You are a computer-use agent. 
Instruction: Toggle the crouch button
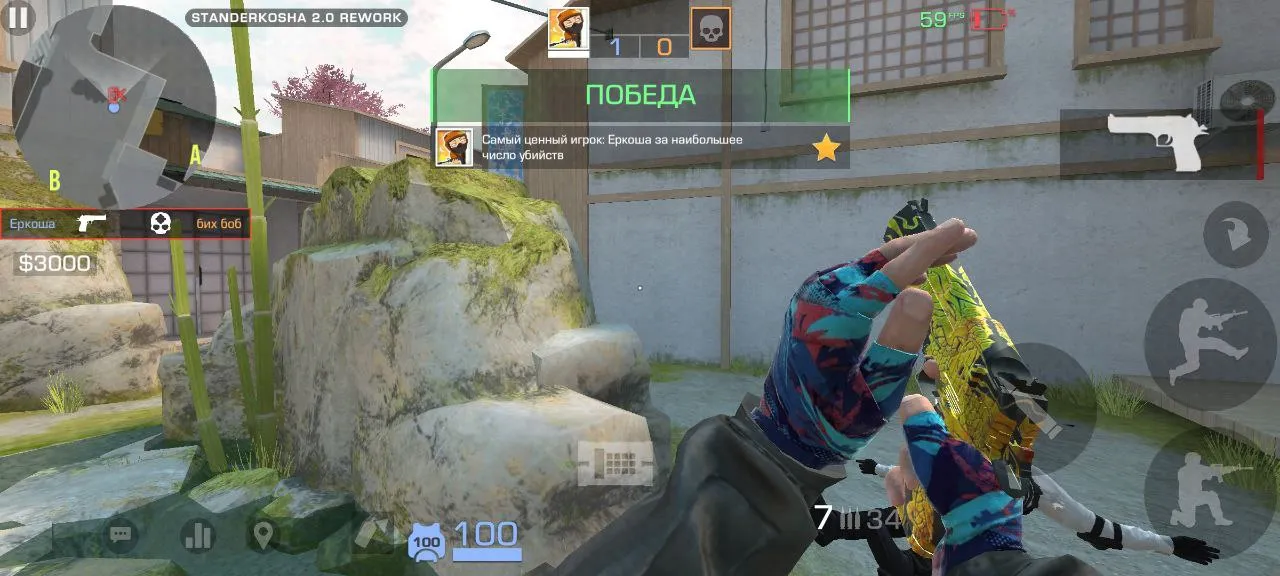click(x=1210, y=490)
